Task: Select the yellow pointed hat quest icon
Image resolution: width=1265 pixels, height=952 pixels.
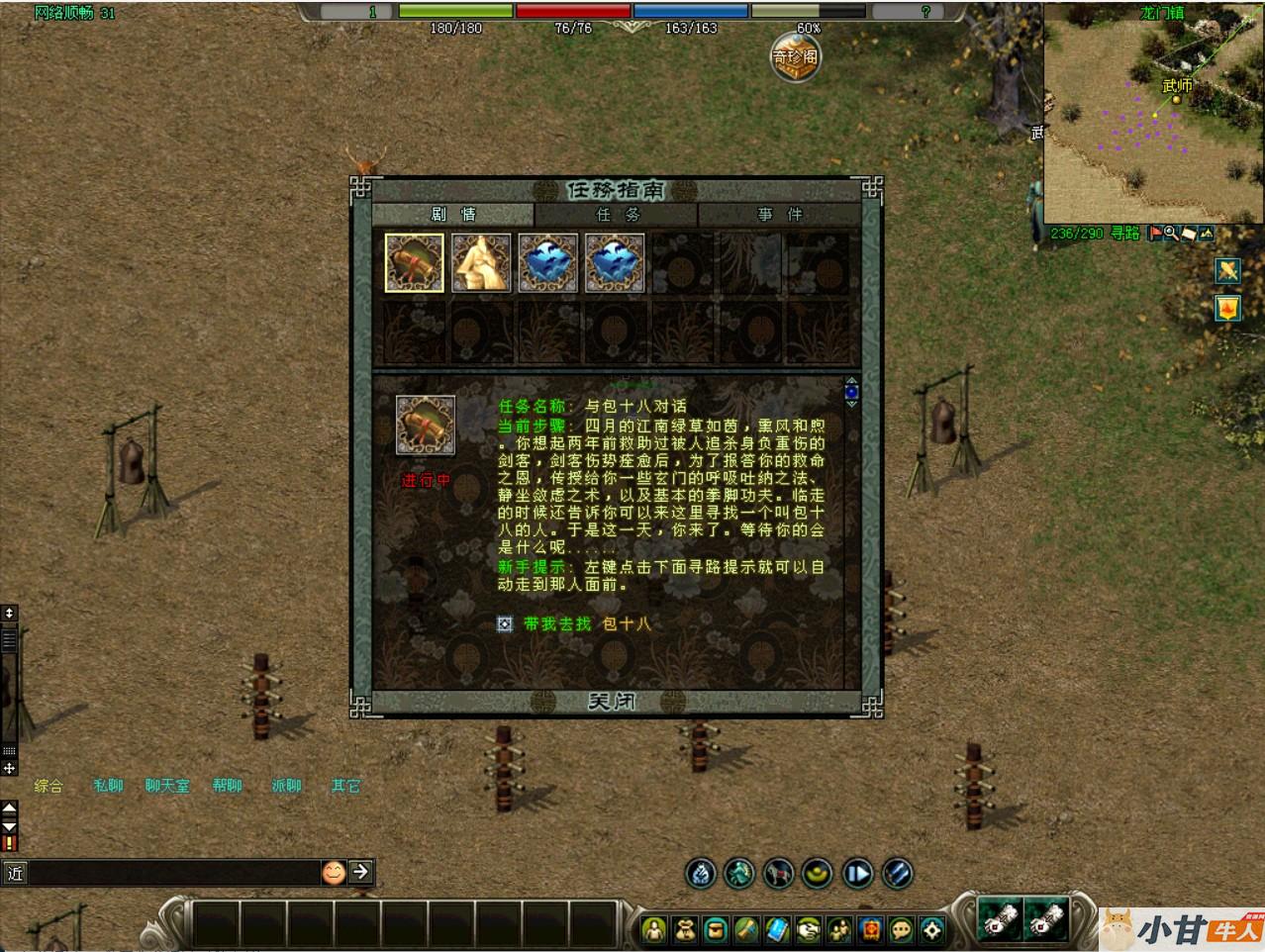Action: 481,263
